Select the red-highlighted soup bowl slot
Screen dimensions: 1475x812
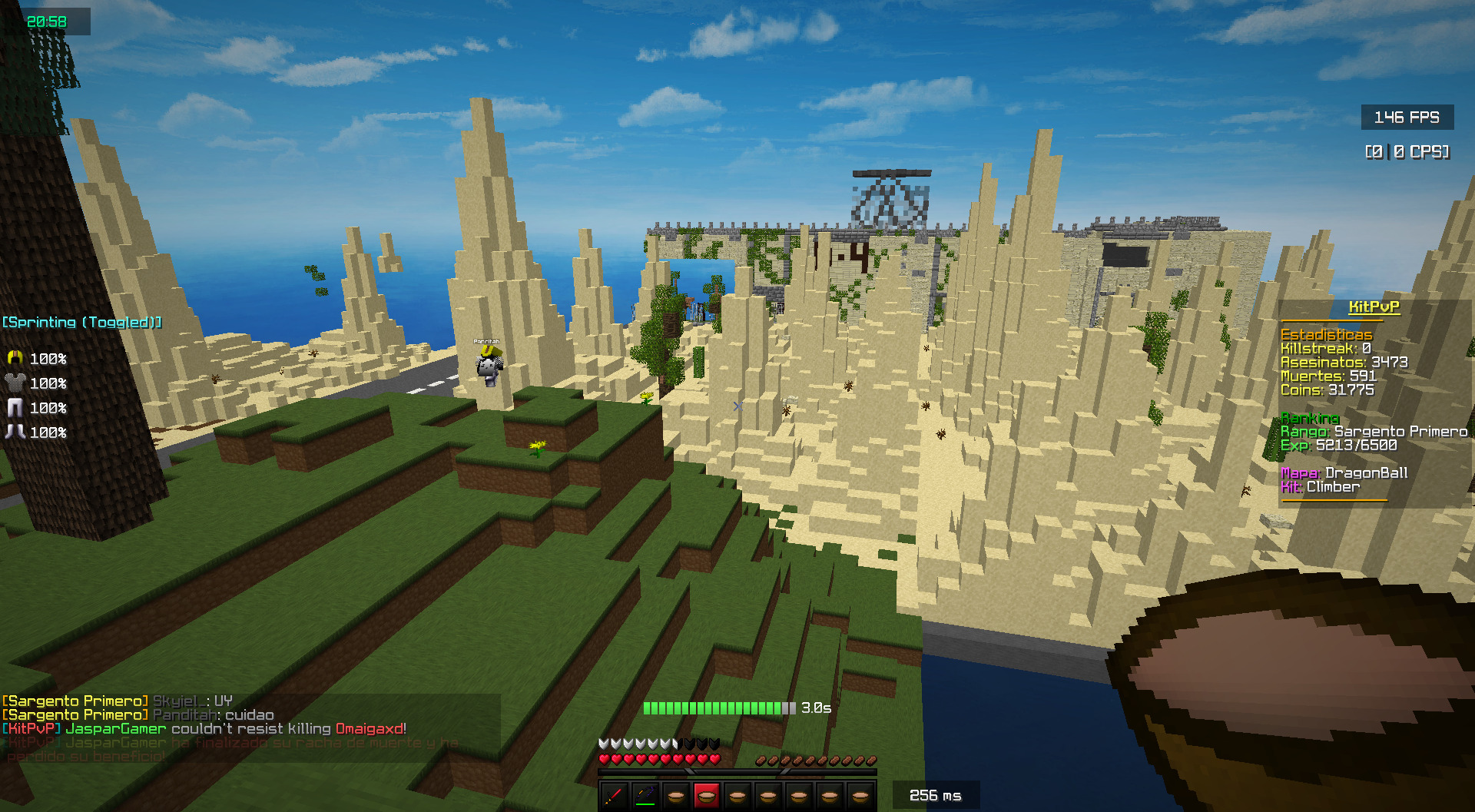coord(707,796)
